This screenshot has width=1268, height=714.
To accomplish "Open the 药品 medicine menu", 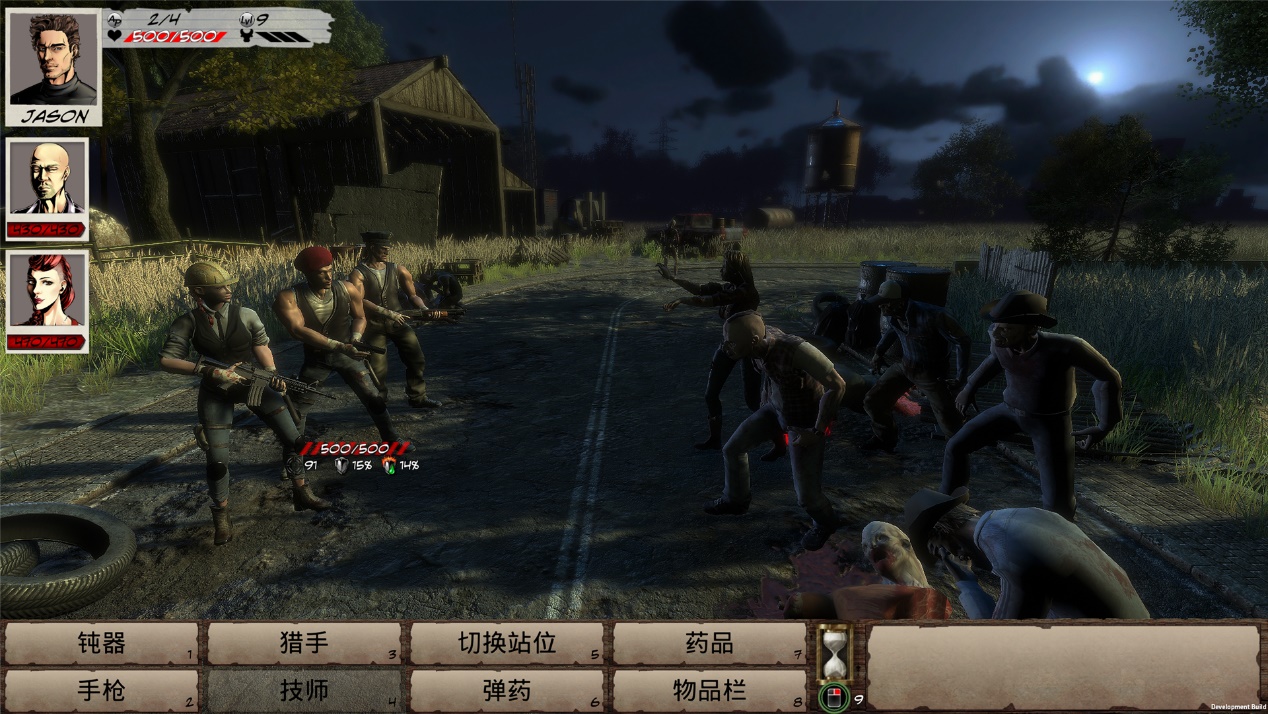I will (709, 643).
